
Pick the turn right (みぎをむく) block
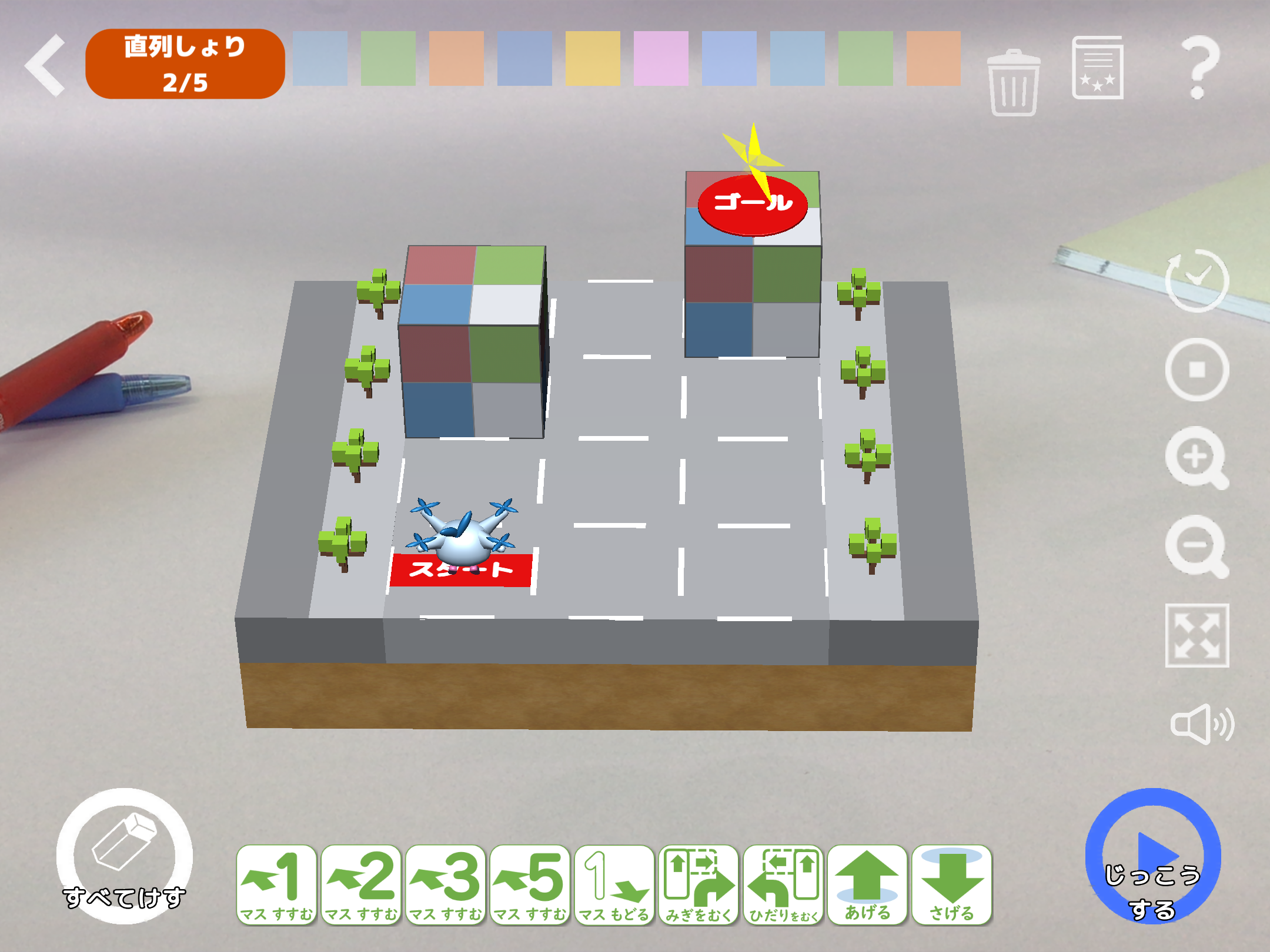point(699,886)
